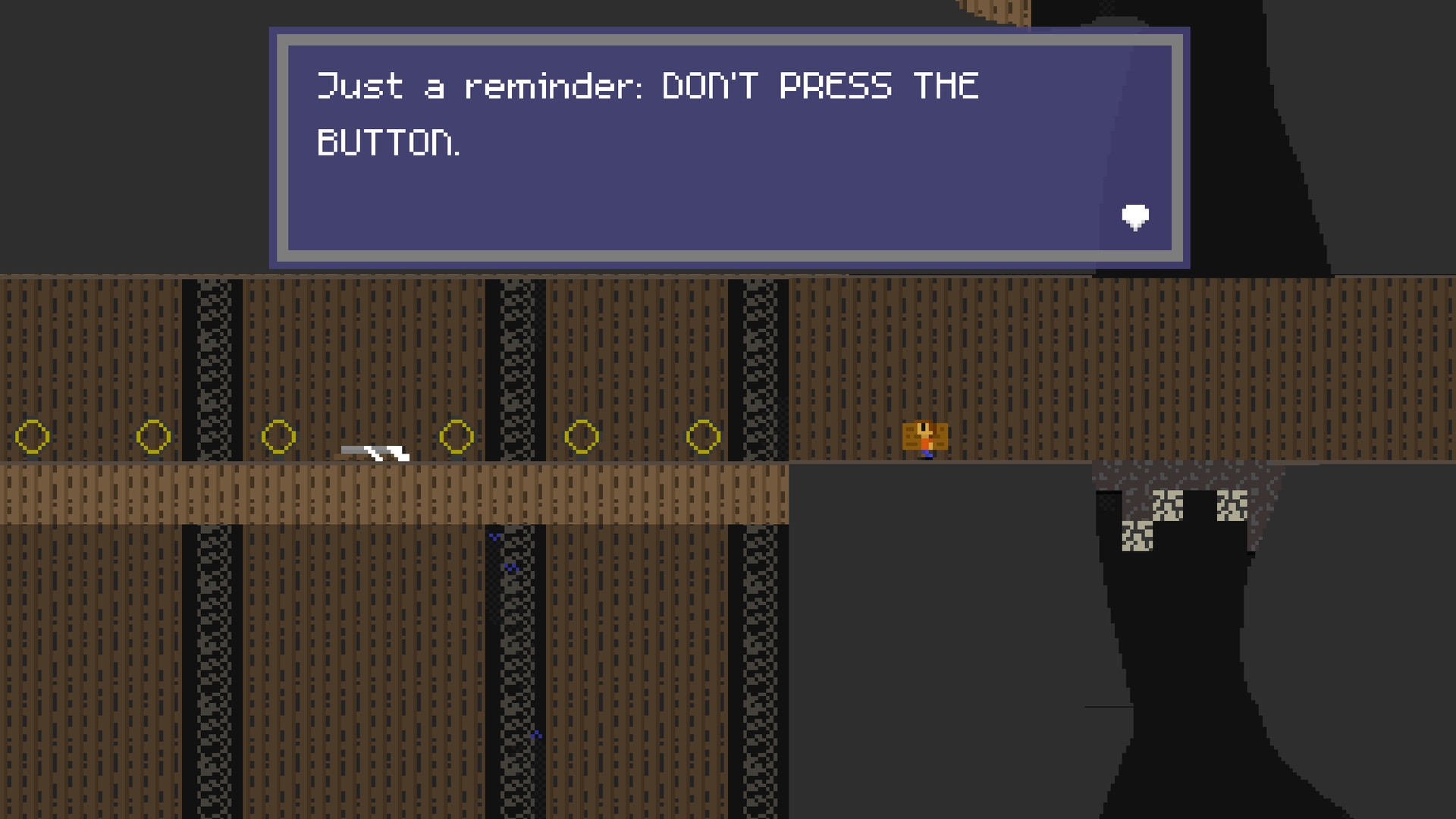Collect the fifth yellow ring coin
The width and height of the screenshot is (1456, 819).
click(582, 436)
